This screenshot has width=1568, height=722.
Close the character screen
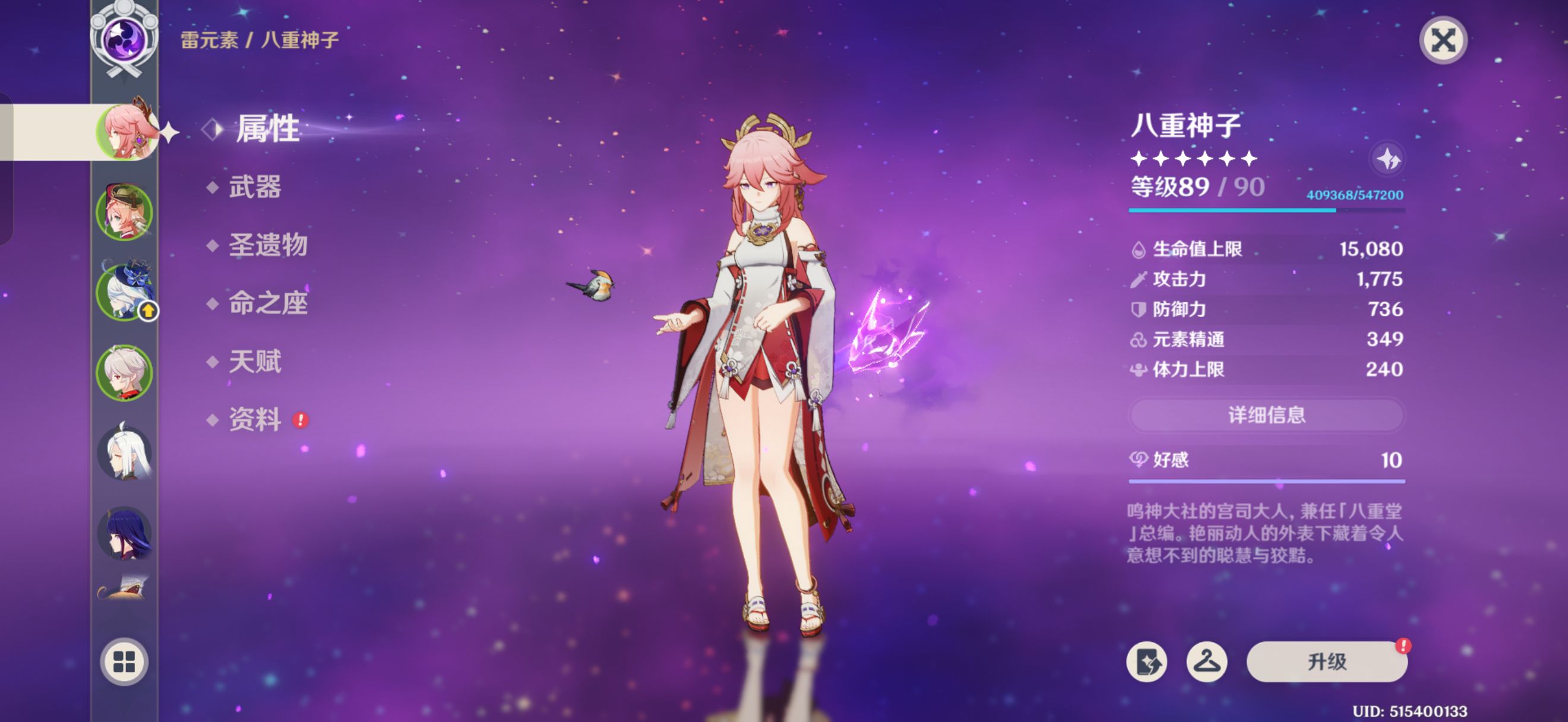pyautogui.click(x=1443, y=42)
